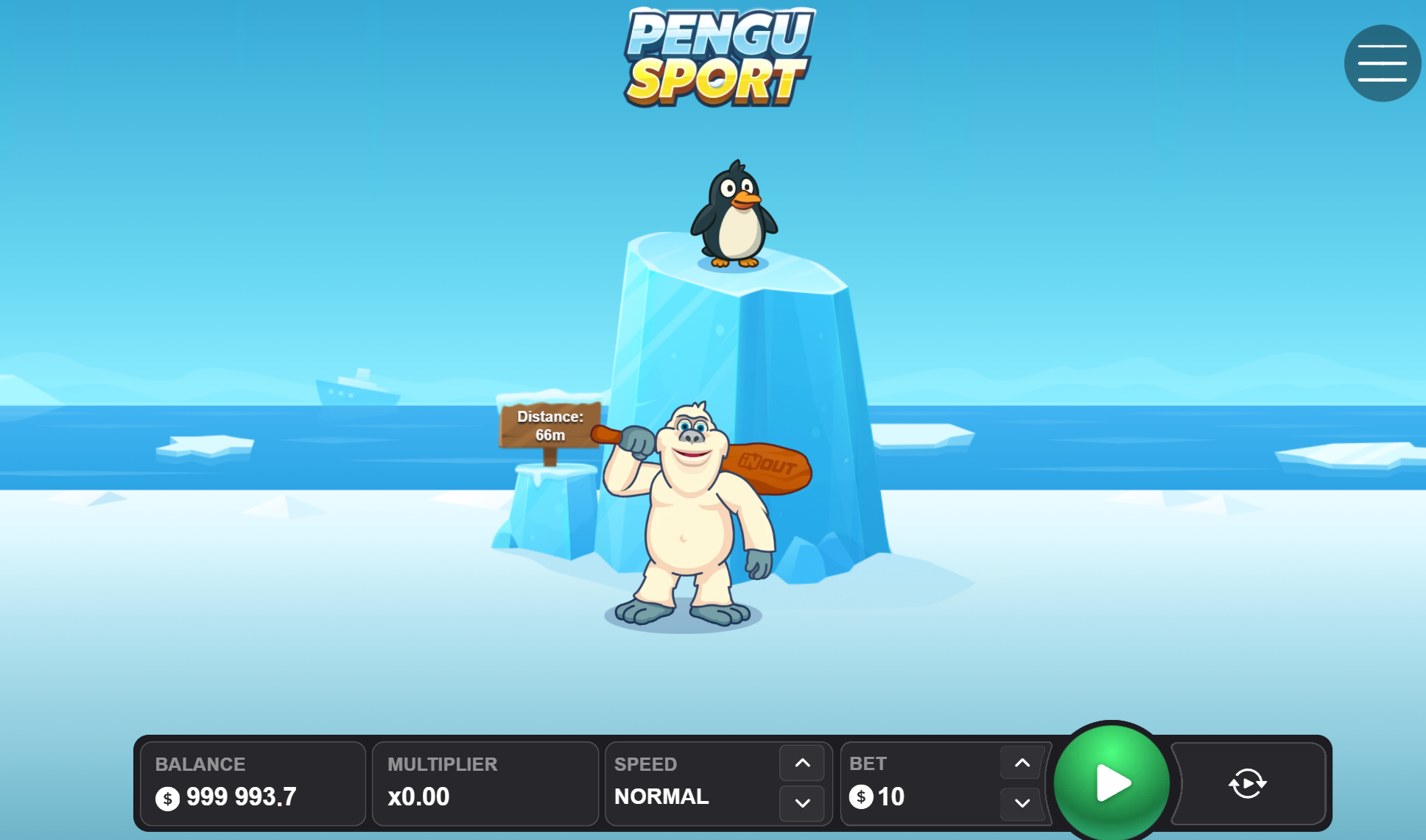Increase the game speed with the up chevron
This screenshot has width=1426, height=840.
802,763
